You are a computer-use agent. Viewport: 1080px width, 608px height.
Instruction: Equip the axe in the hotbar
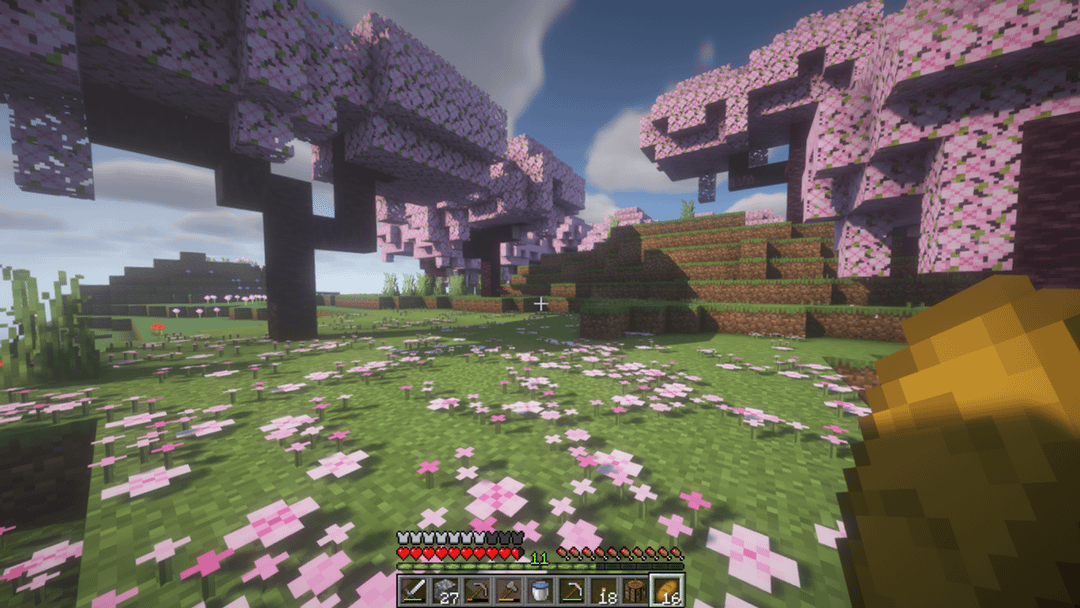pyautogui.click(x=509, y=590)
